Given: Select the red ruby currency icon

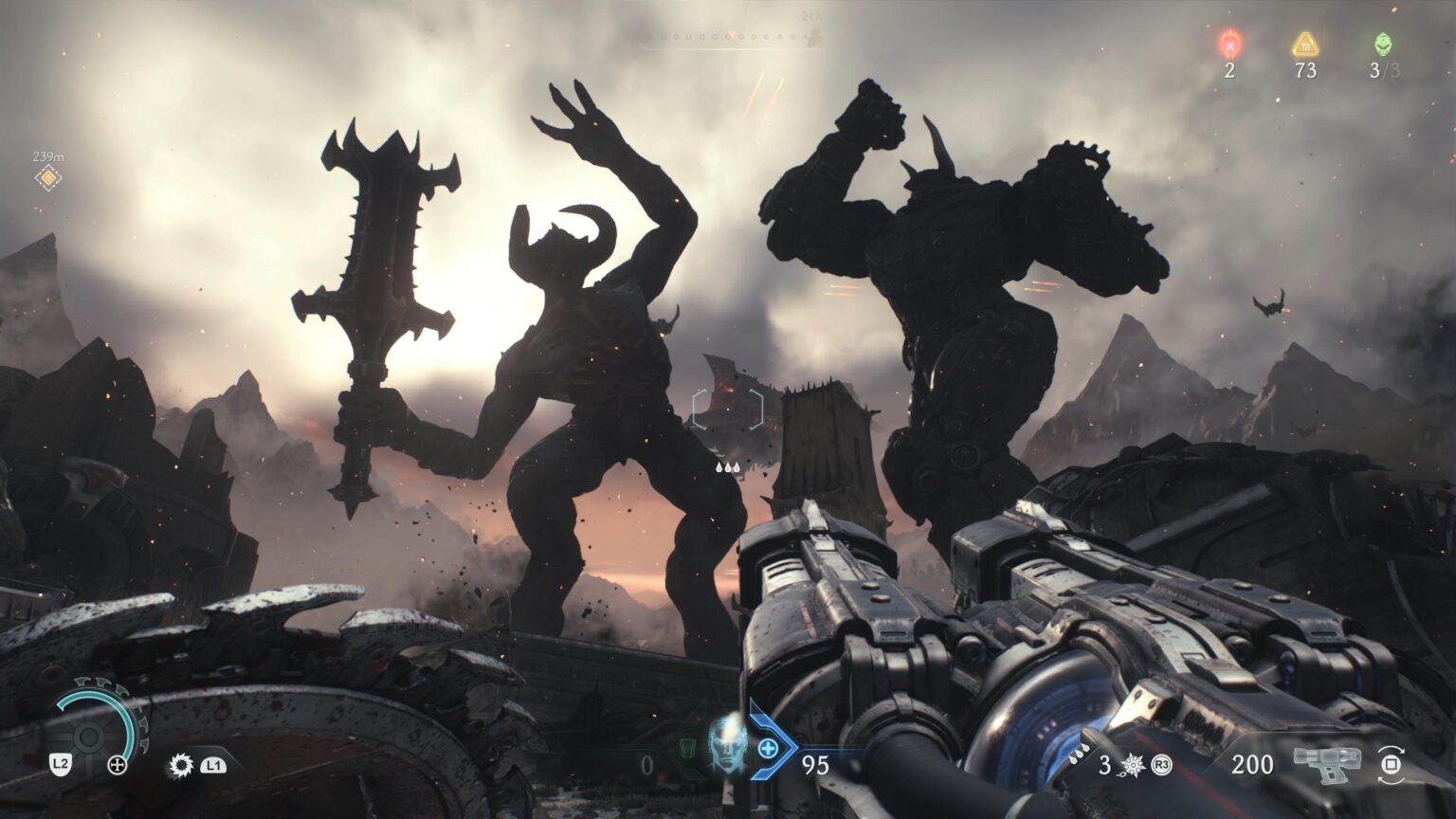Looking at the screenshot, I should [1229, 44].
